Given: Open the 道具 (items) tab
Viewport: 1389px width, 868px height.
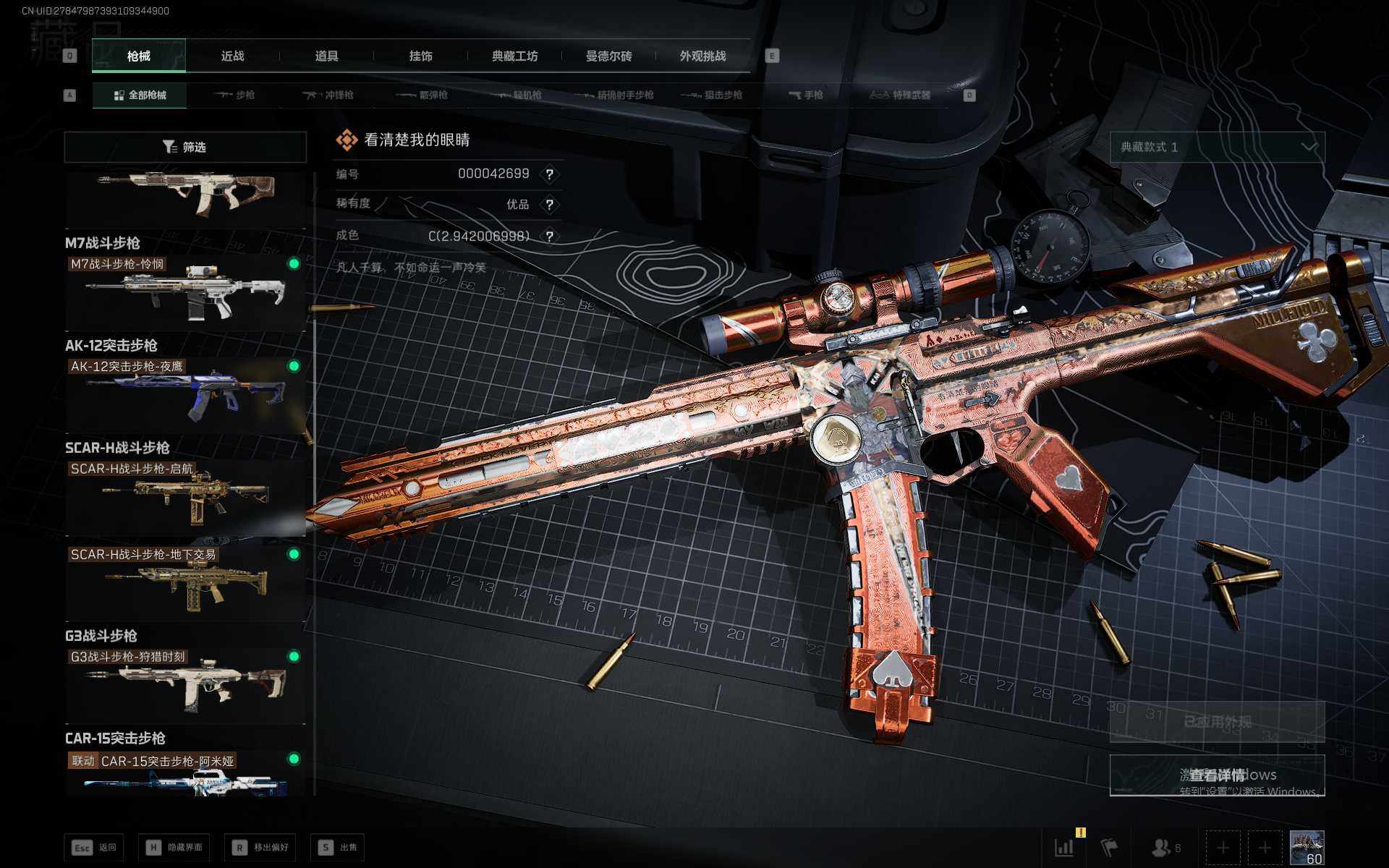Looking at the screenshot, I should click(326, 56).
